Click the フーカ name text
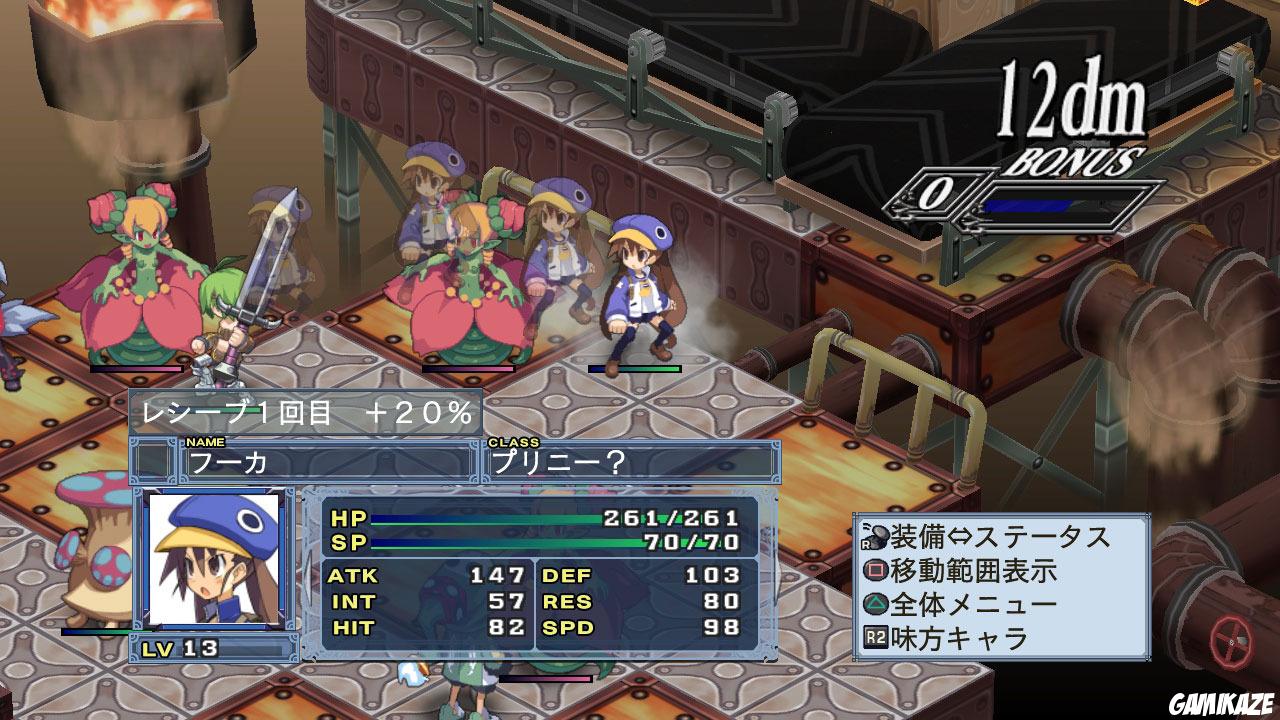This screenshot has height=720, width=1280. 230,461
